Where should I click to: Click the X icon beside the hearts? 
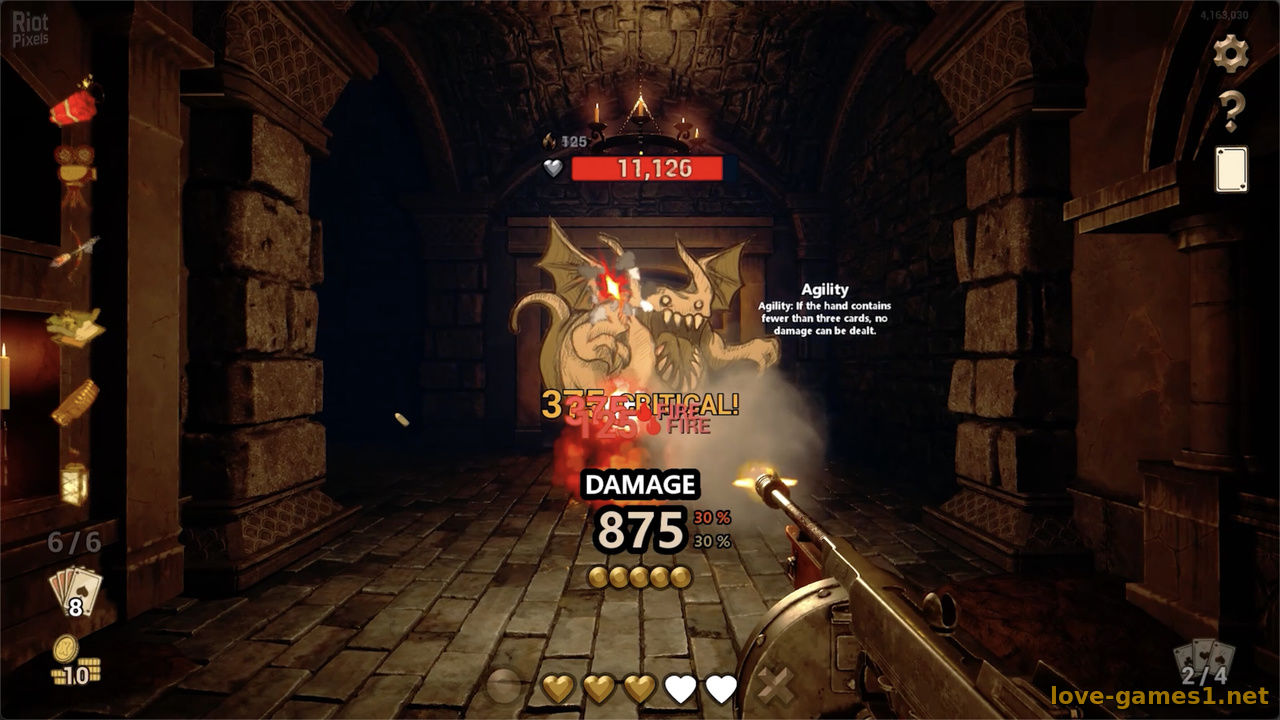coord(775,687)
